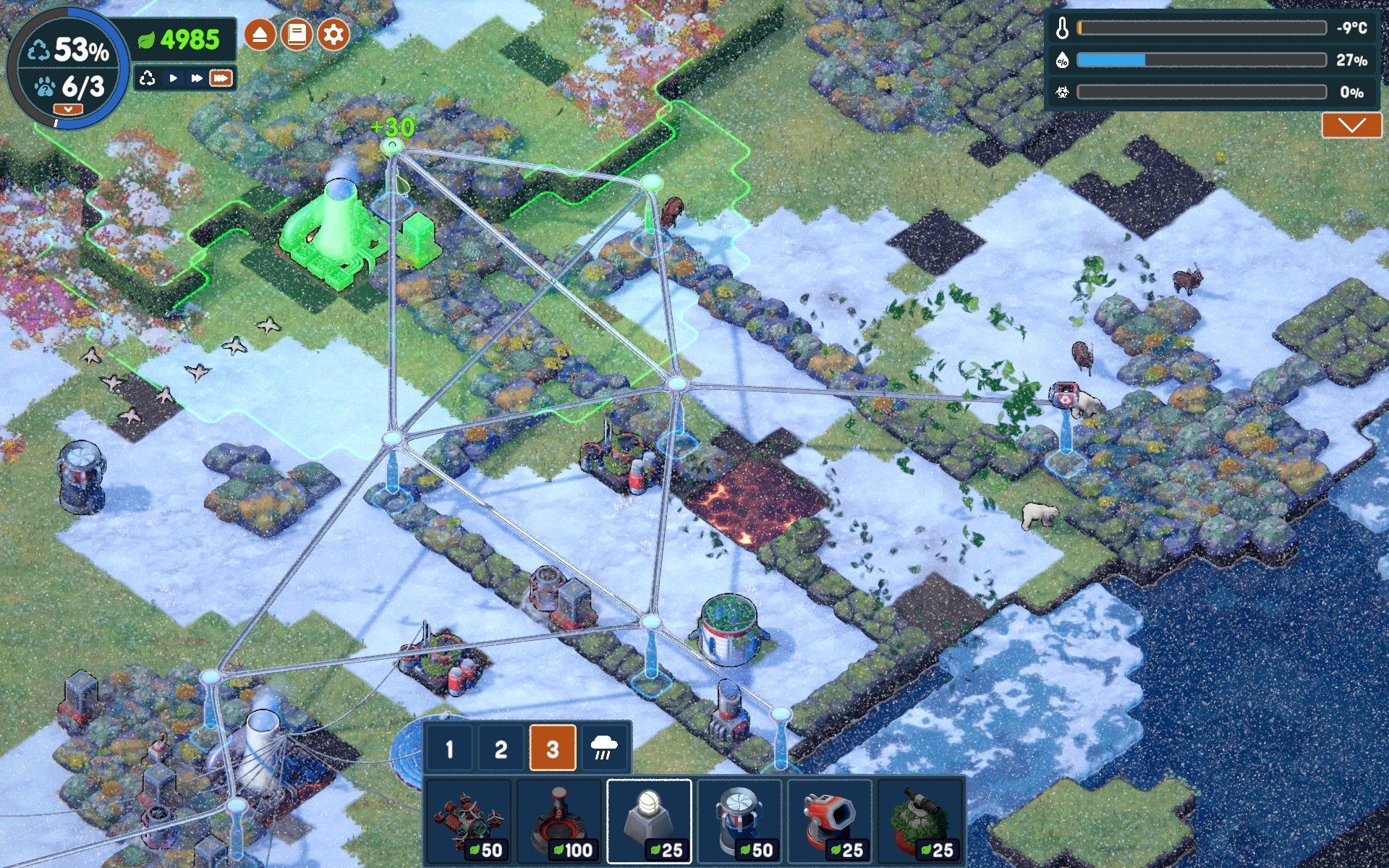
Task: Set game speed to normal play
Action: (173, 78)
